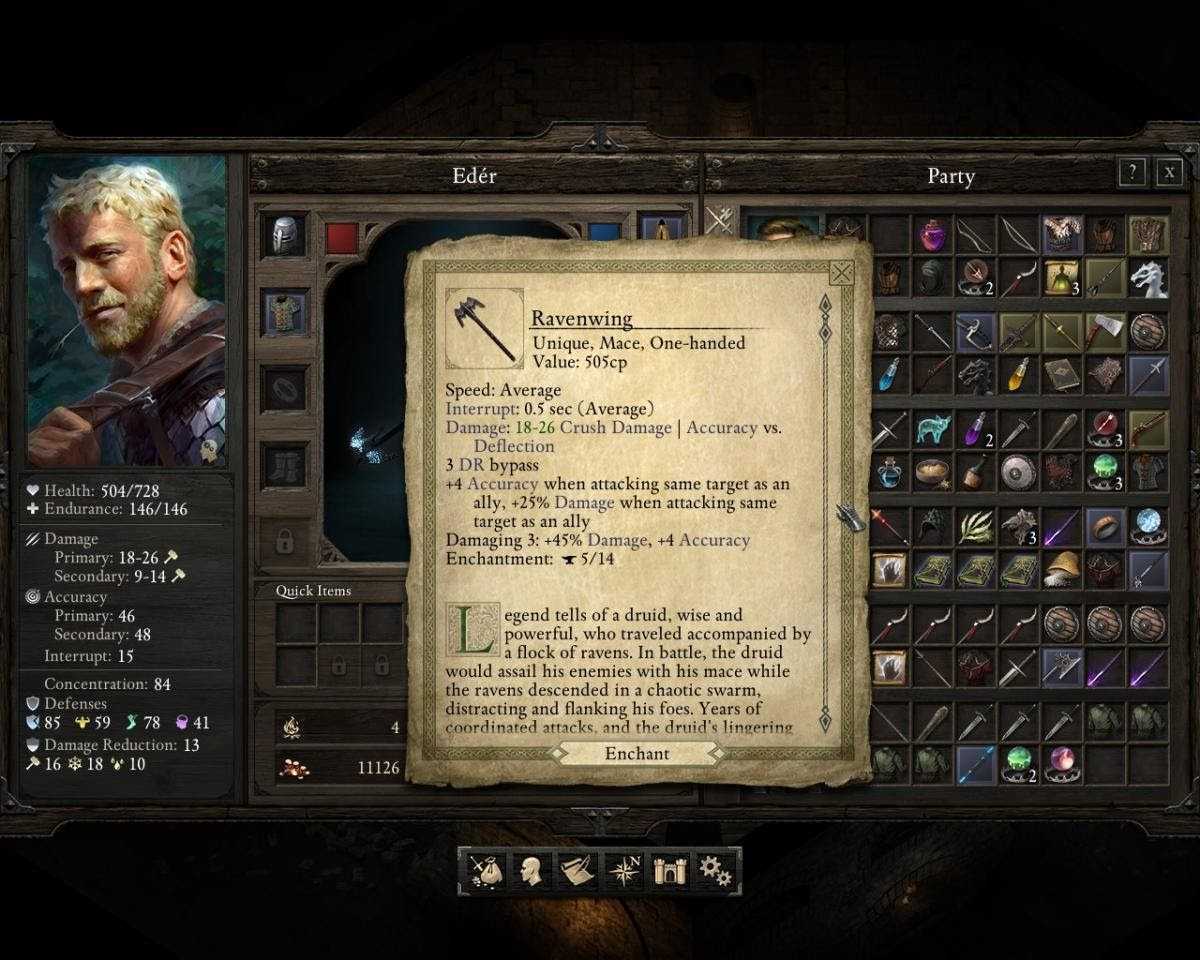The width and height of the screenshot is (1200, 960).
Task: Choose the gold ring item
Action: pos(1105,526)
